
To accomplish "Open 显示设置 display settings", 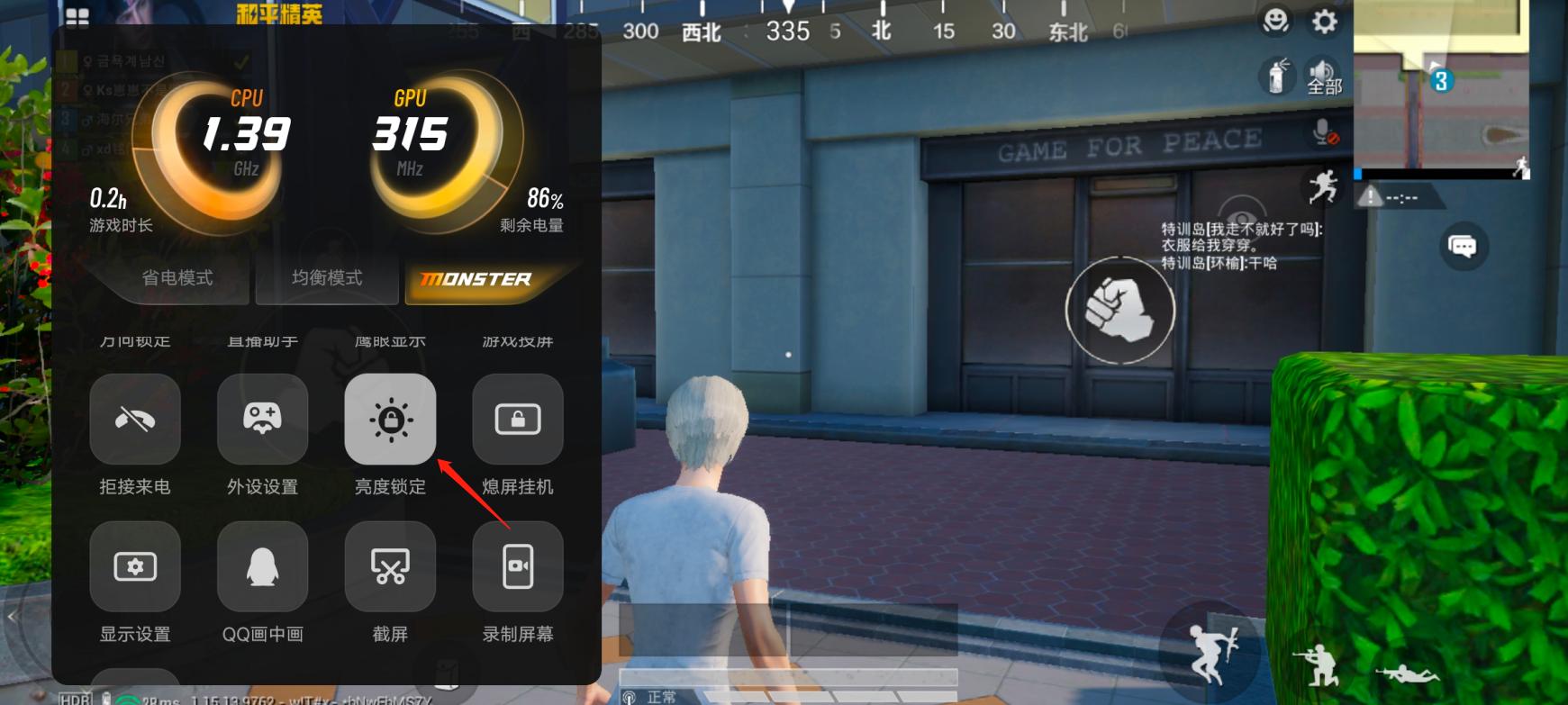I will click(135, 567).
